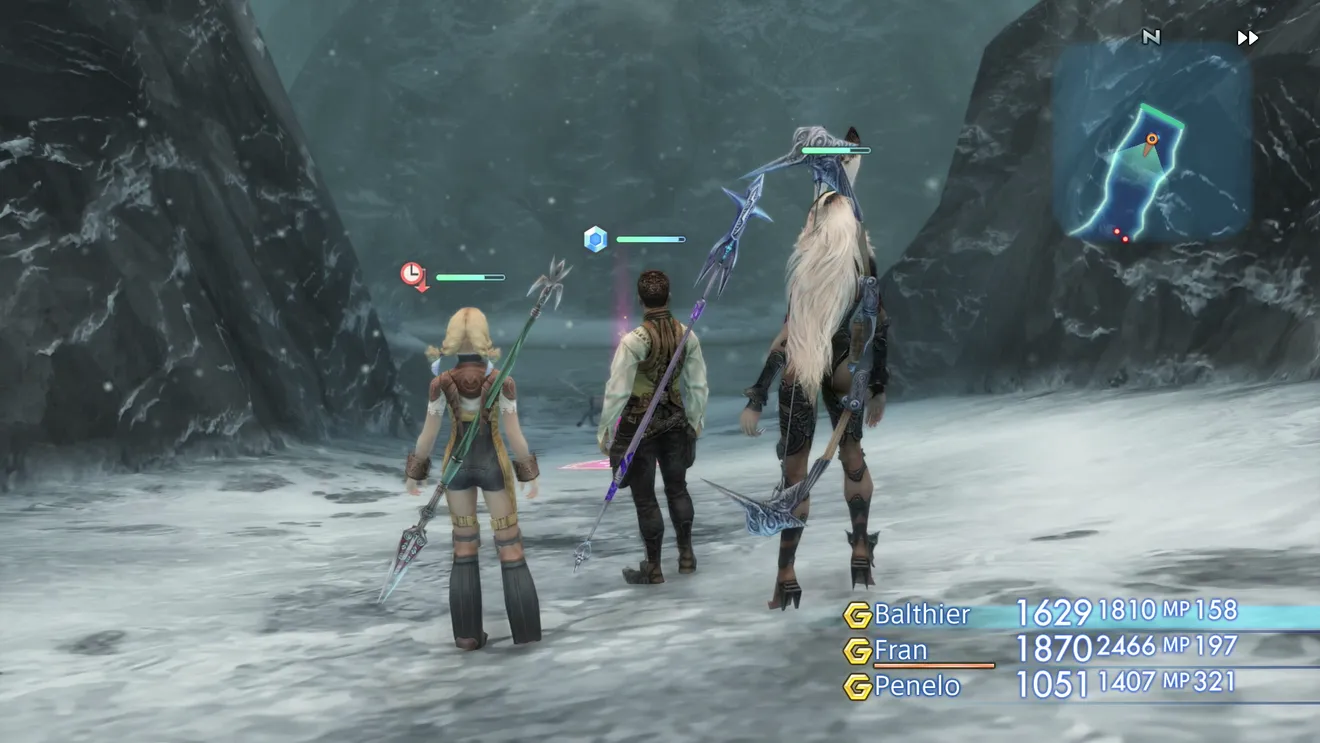This screenshot has width=1320, height=743.
Task: Choose Penelo in the party list
Action: click(917, 686)
